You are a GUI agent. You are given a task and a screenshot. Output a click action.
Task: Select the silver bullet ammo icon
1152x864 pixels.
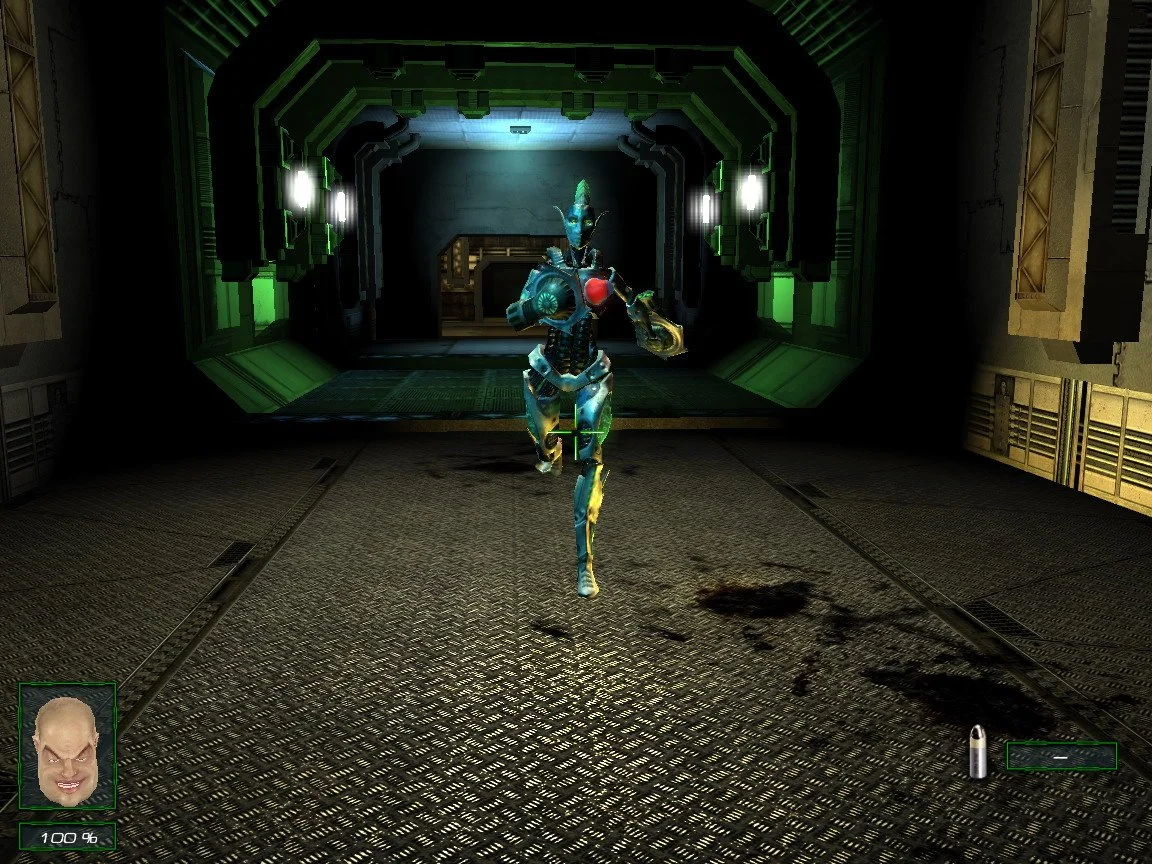[x=979, y=752]
